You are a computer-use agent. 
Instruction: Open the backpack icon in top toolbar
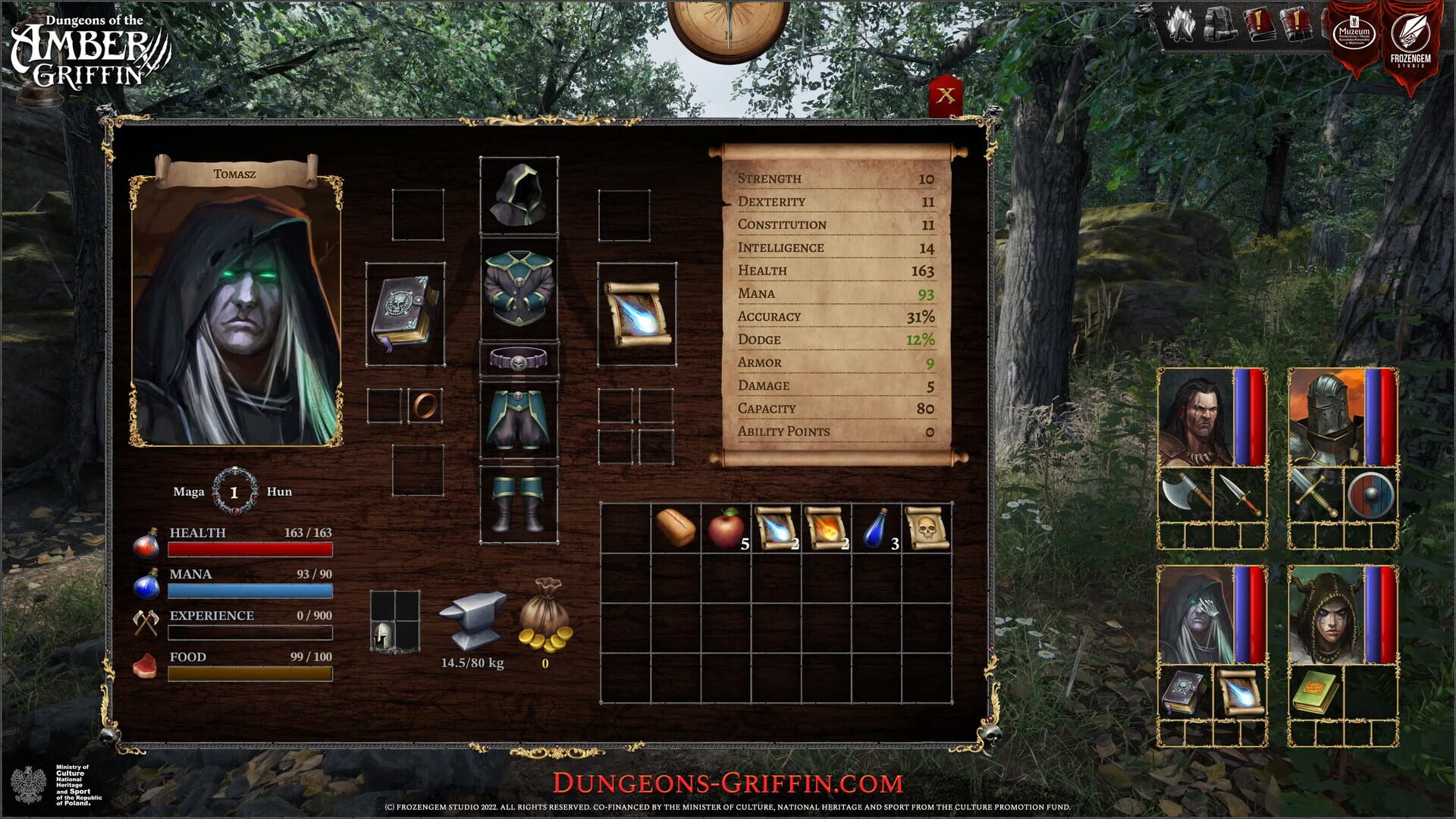click(1222, 24)
